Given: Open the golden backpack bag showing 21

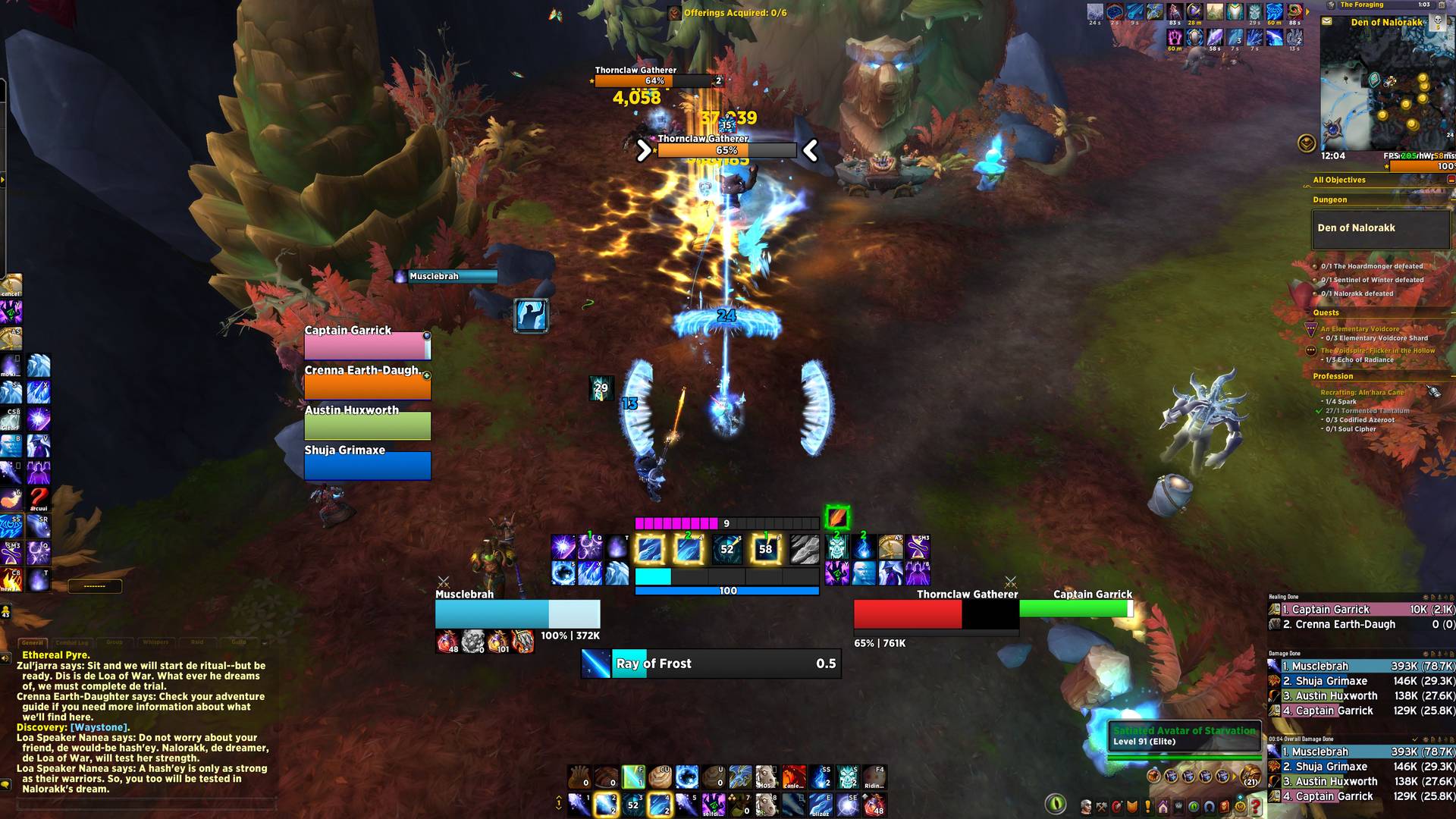Looking at the screenshot, I should [x=1250, y=777].
